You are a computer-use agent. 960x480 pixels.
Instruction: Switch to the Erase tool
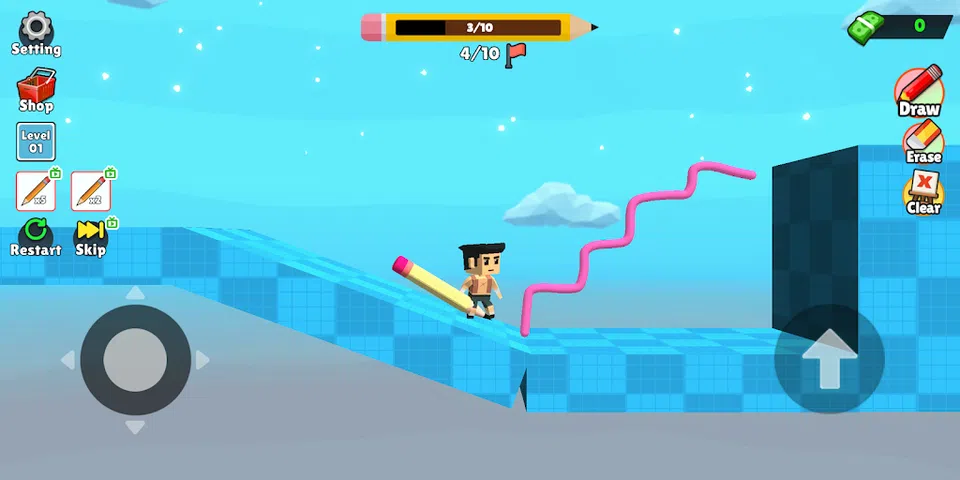[923, 141]
